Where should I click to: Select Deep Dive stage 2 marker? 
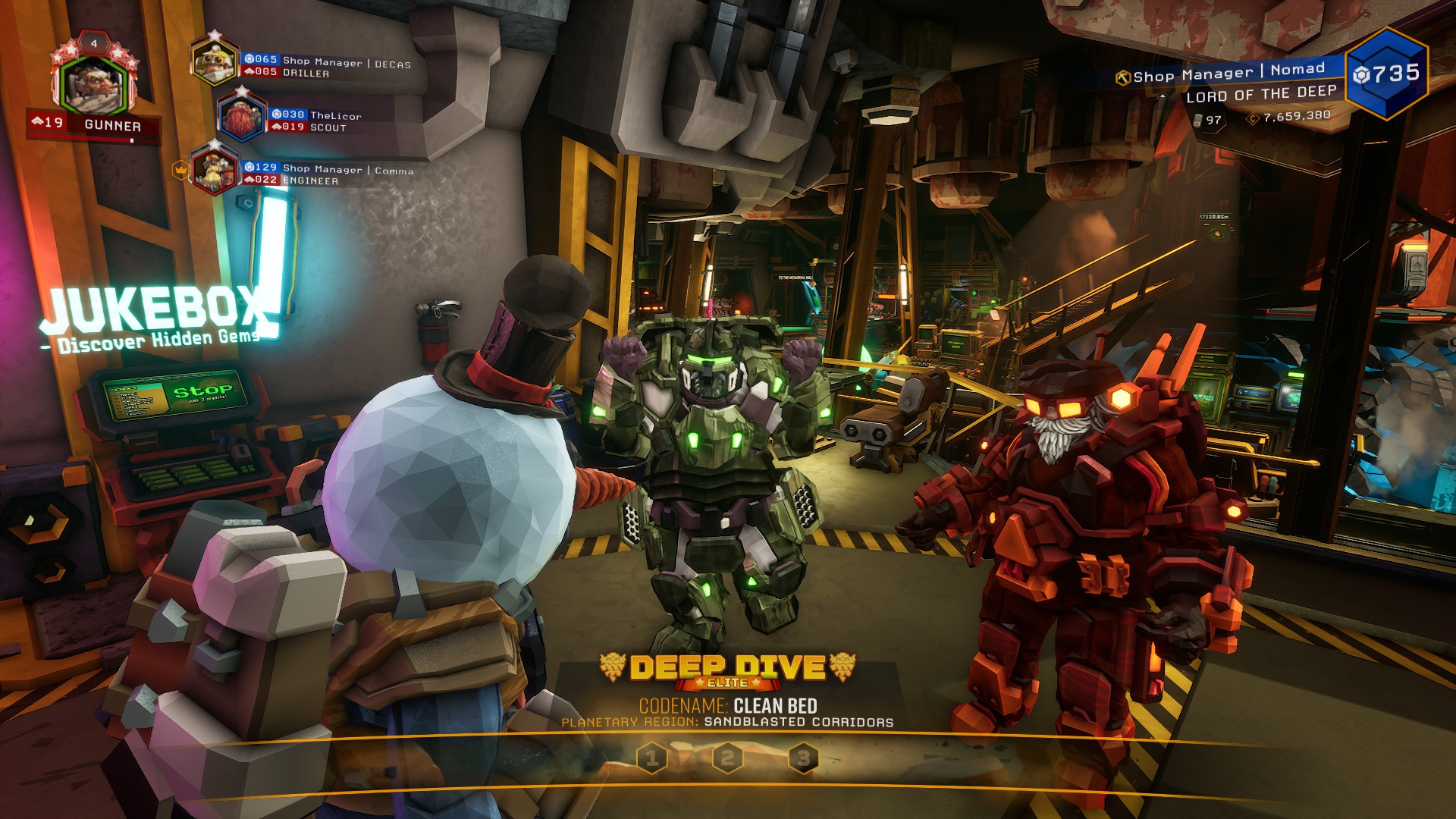(727, 757)
